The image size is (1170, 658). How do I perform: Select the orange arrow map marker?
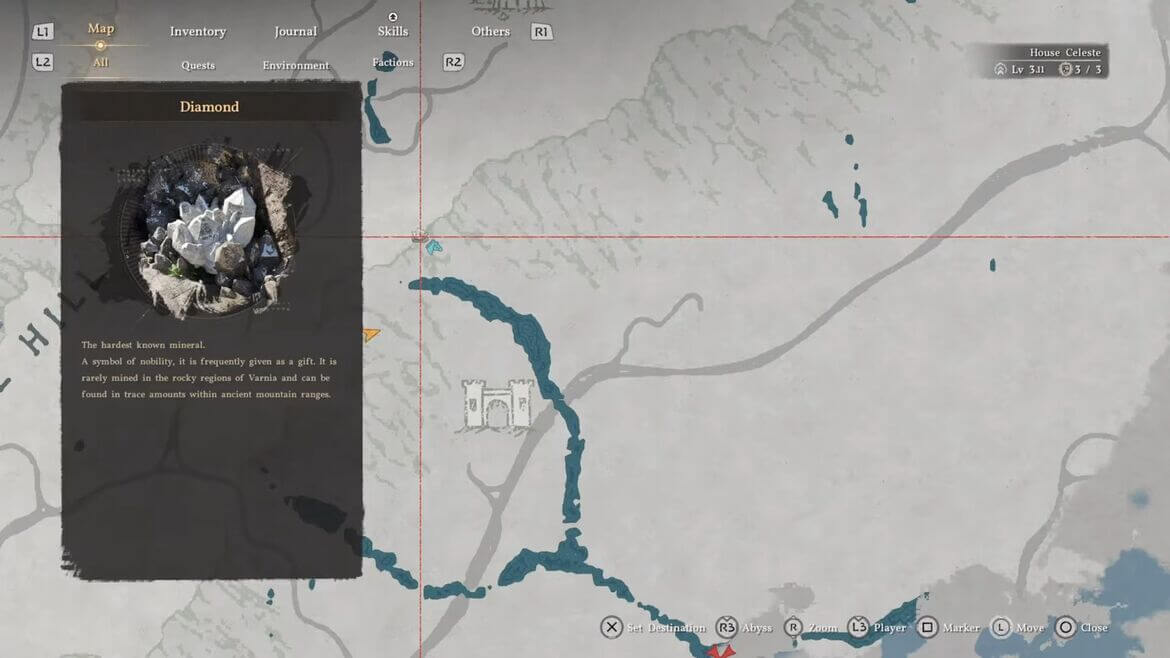coord(371,335)
